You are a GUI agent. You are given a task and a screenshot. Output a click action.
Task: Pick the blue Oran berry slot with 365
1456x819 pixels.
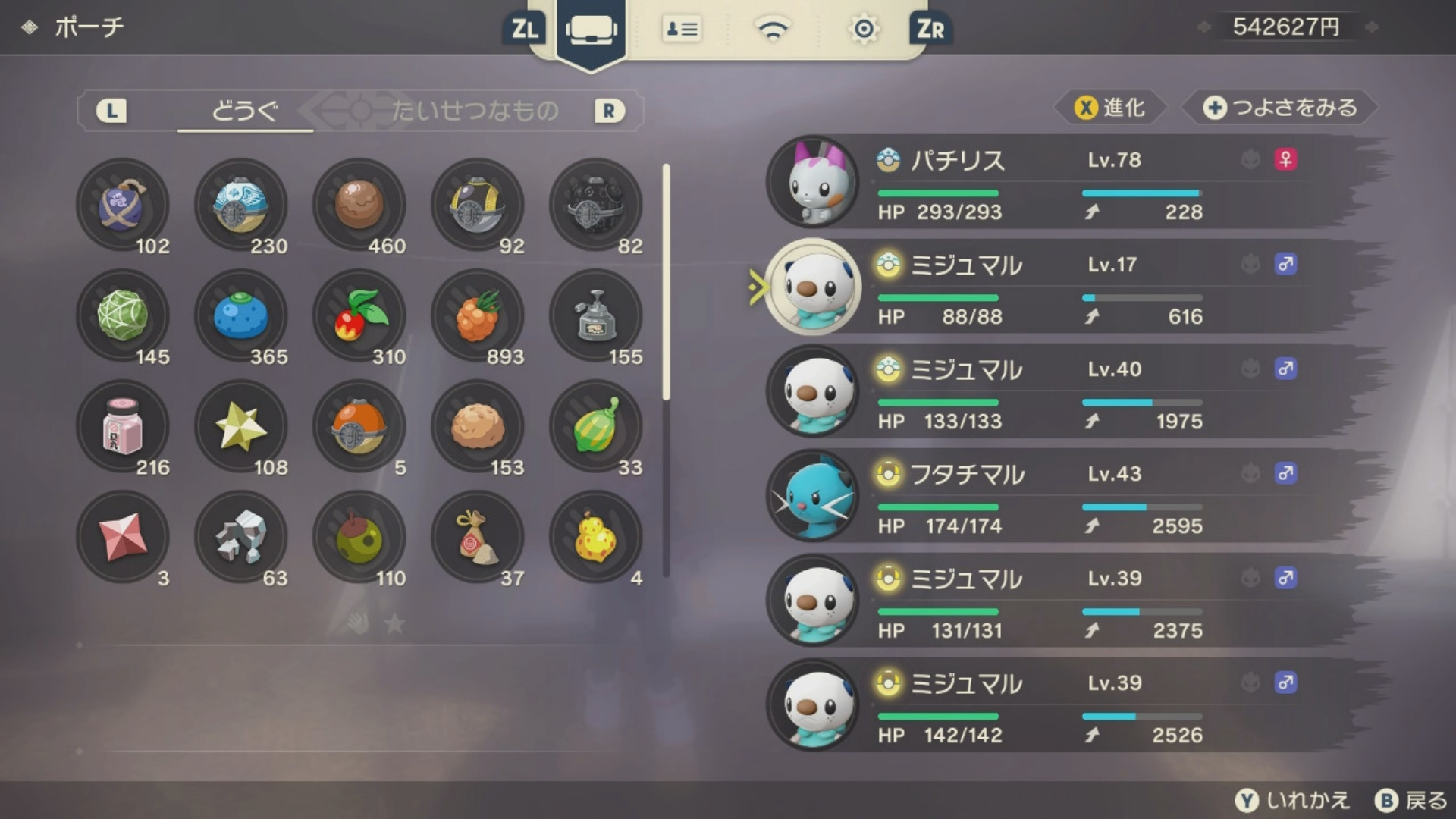tap(241, 315)
